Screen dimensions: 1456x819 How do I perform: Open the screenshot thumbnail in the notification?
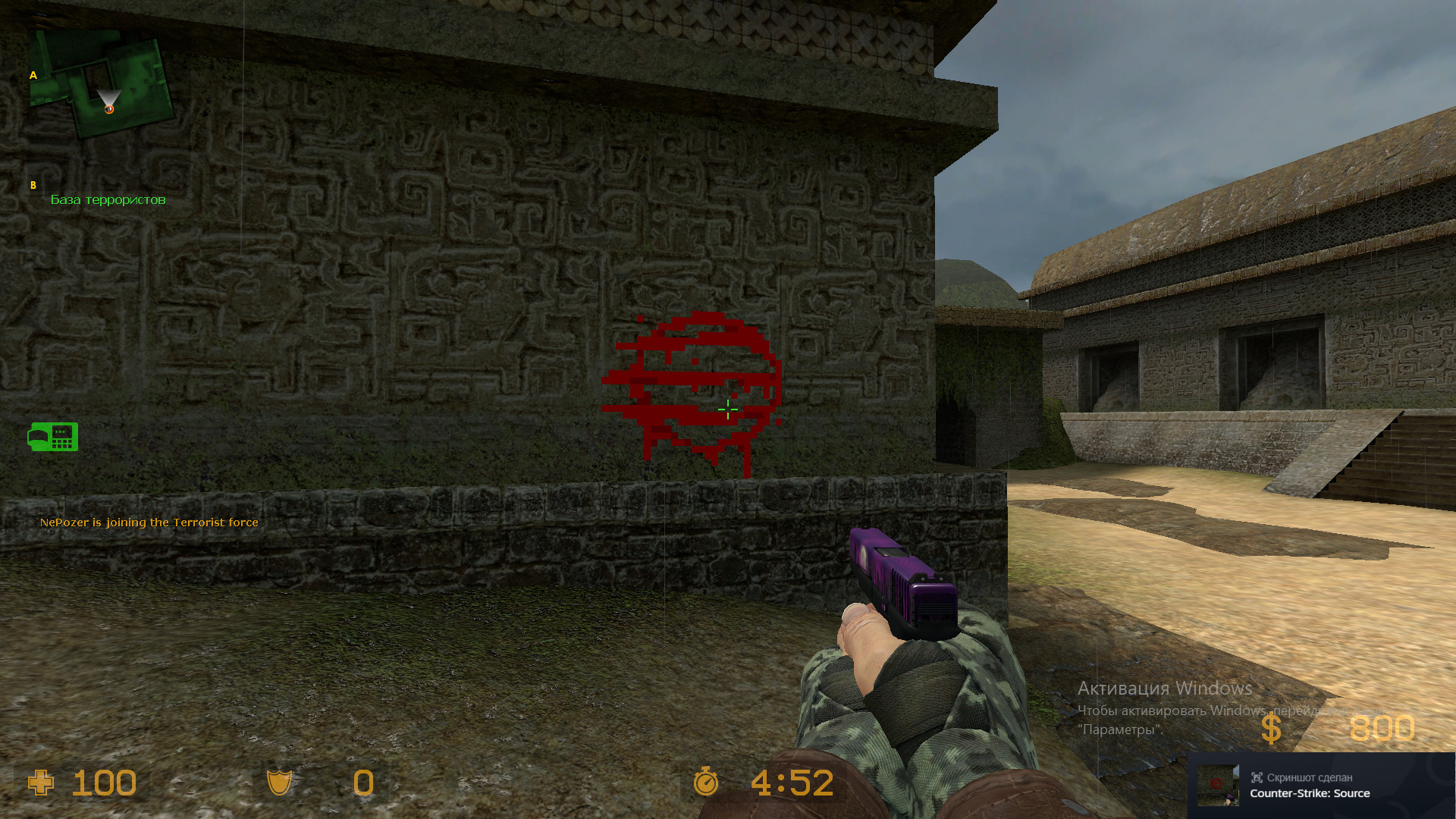point(1216,784)
